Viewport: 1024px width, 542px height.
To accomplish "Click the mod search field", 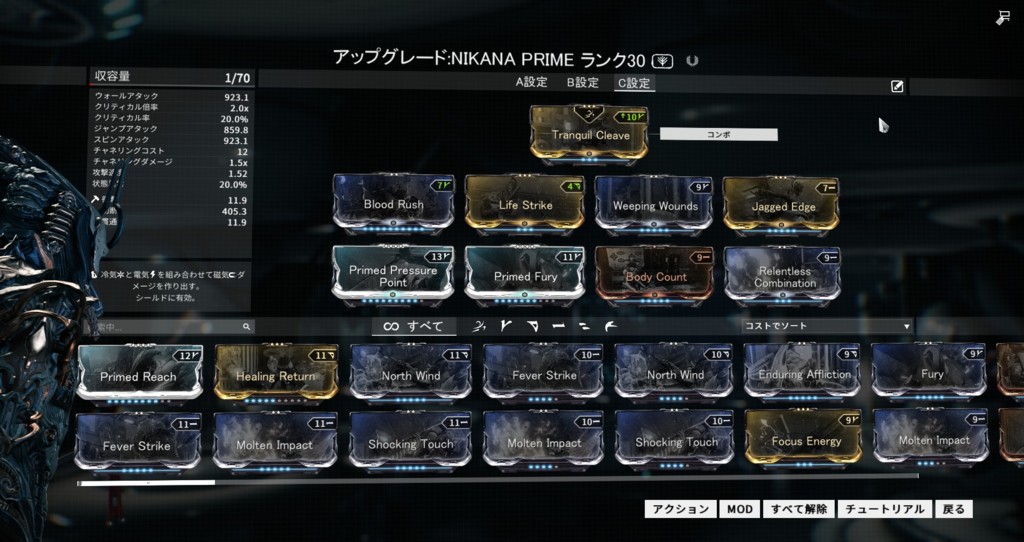I will pos(168,327).
